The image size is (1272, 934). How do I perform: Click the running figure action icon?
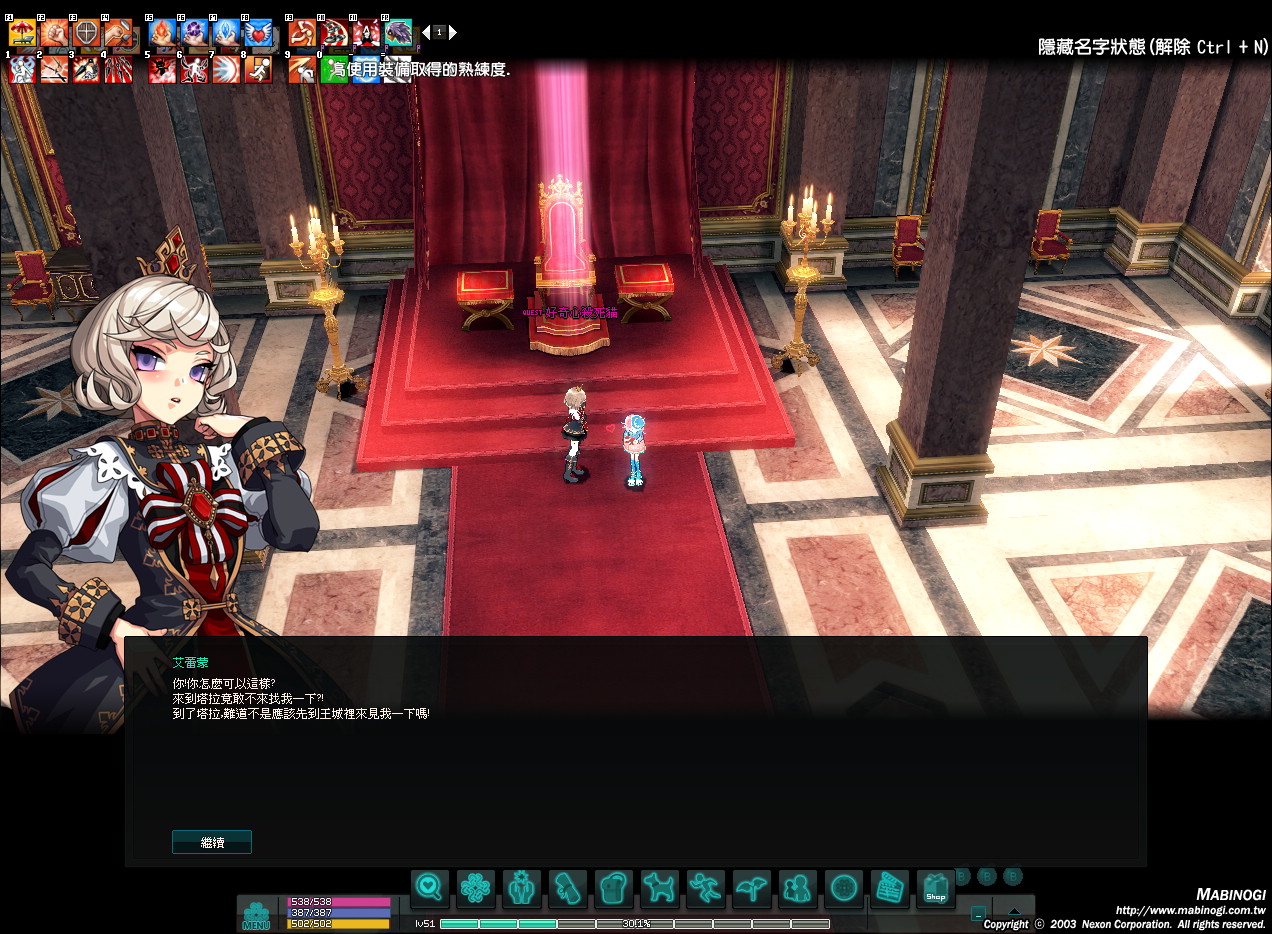click(x=705, y=888)
